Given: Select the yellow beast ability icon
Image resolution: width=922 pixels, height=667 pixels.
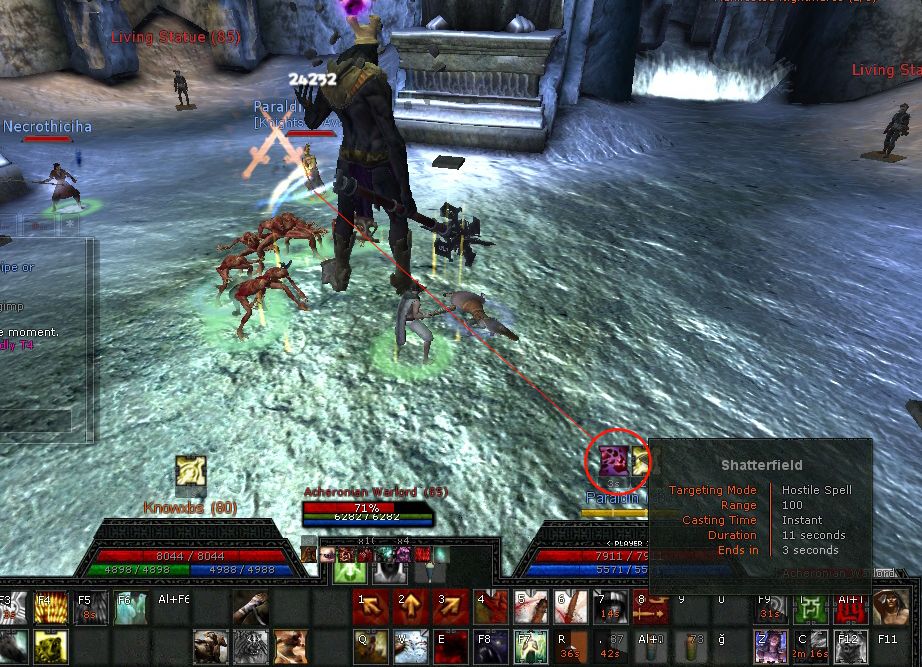Looking at the screenshot, I should pyautogui.click(x=50, y=648).
